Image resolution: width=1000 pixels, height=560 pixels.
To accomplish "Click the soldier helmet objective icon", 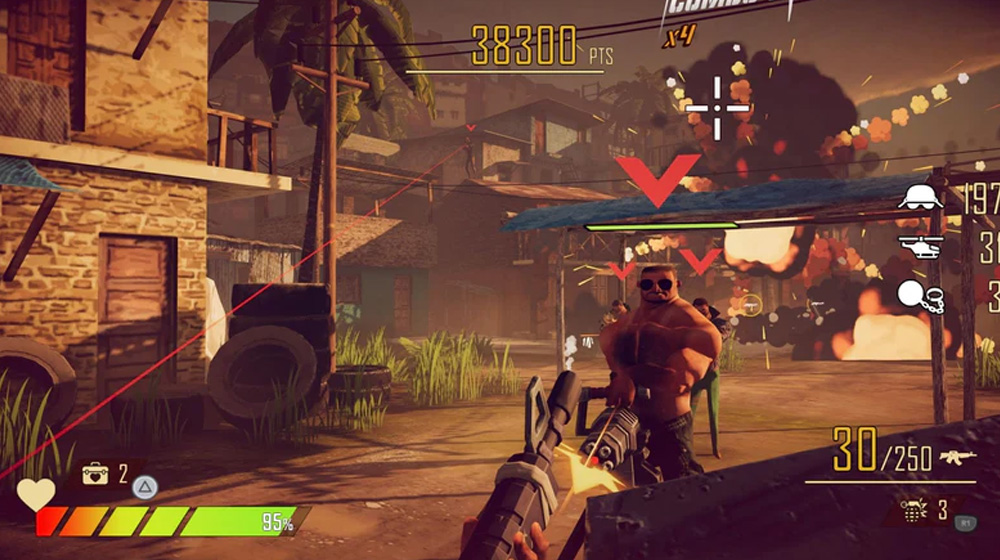I will click(x=920, y=197).
